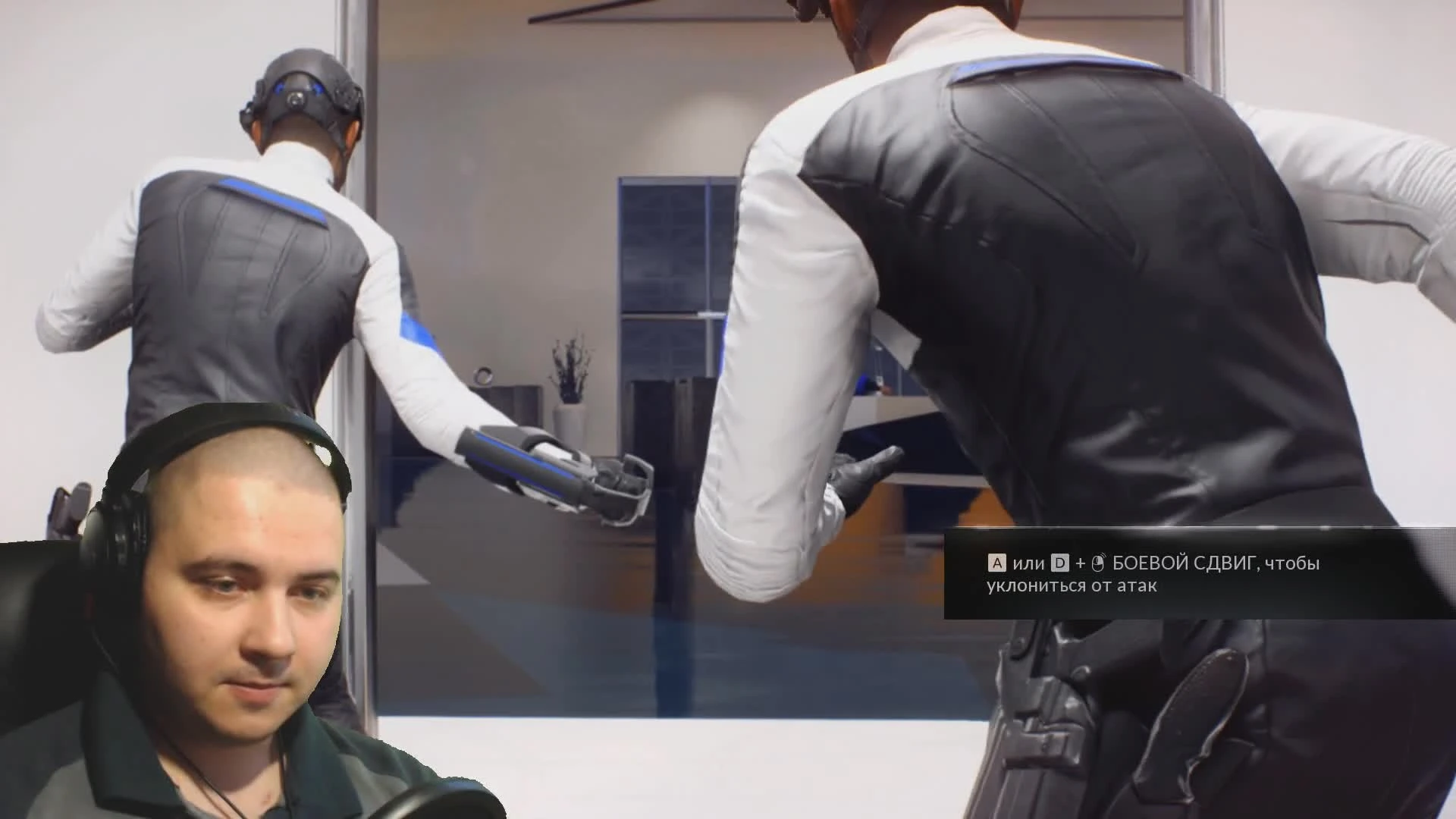Click the plus sign between the key prompts

coord(1081,563)
